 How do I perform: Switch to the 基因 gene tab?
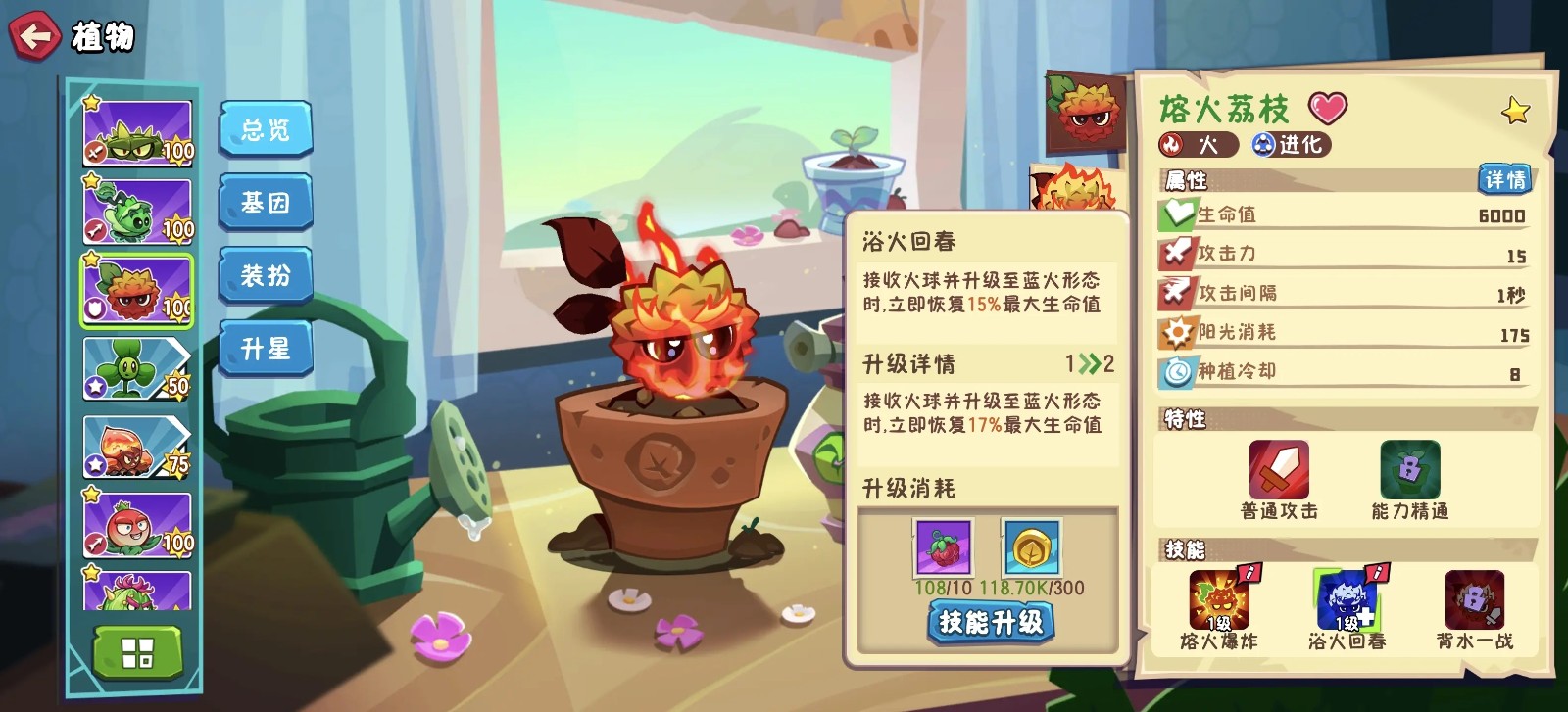pos(265,203)
